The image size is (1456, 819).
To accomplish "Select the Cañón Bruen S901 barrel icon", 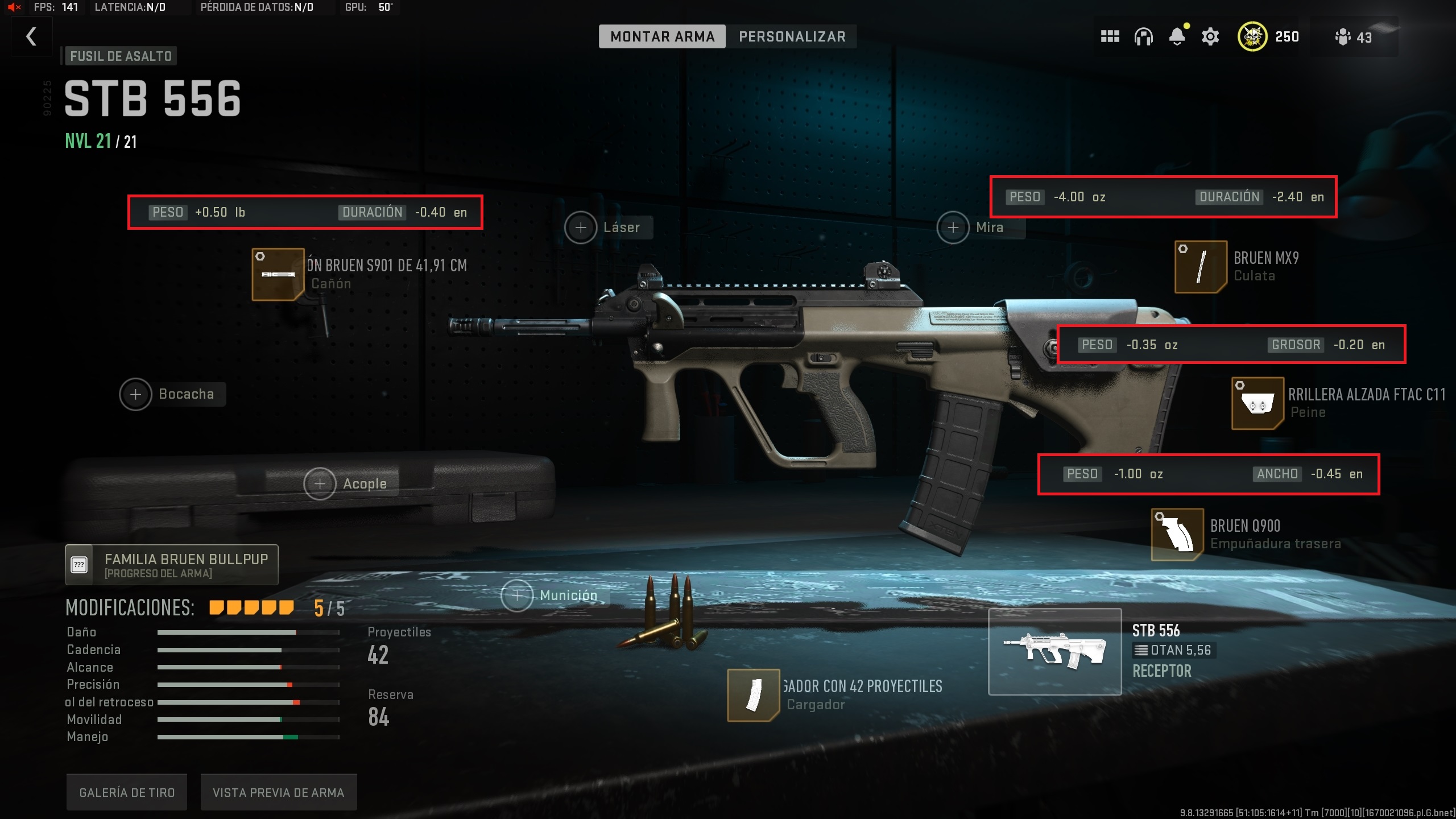I will 277,274.
